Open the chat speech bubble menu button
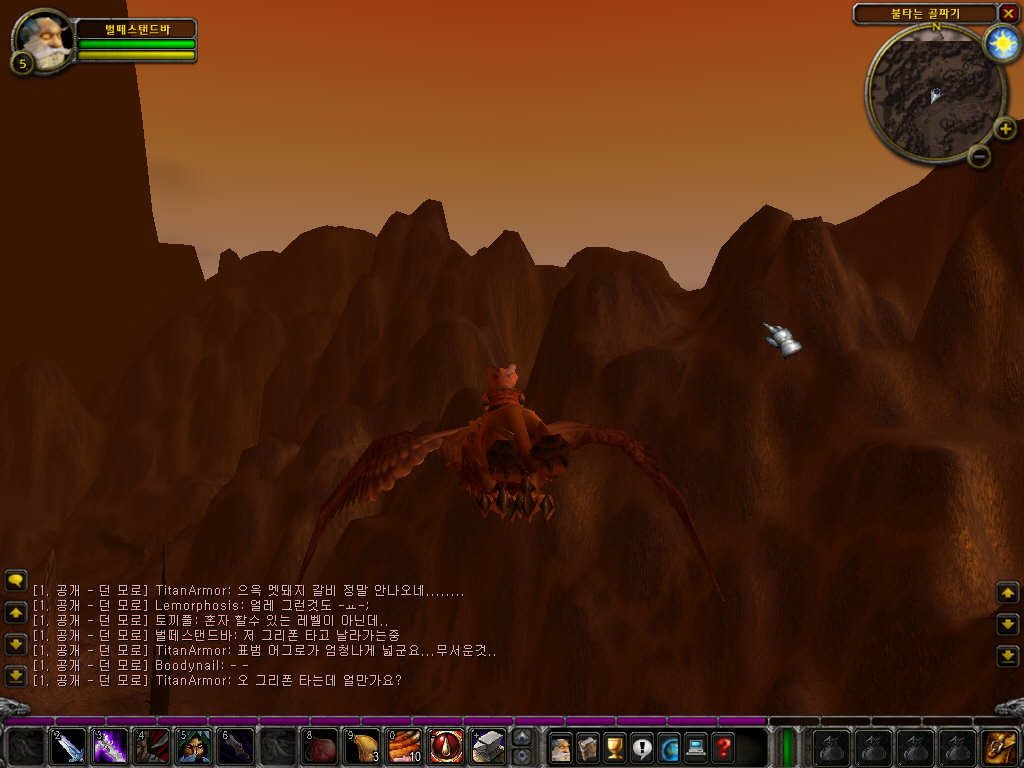Screen dimensions: 1024x768 15,580
